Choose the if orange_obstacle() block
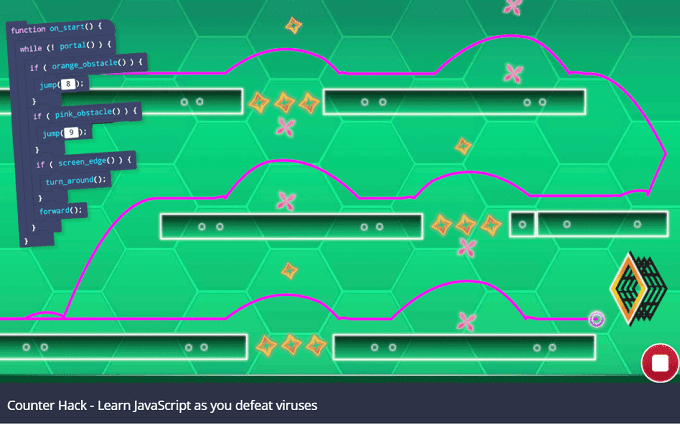 click(86, 66)
